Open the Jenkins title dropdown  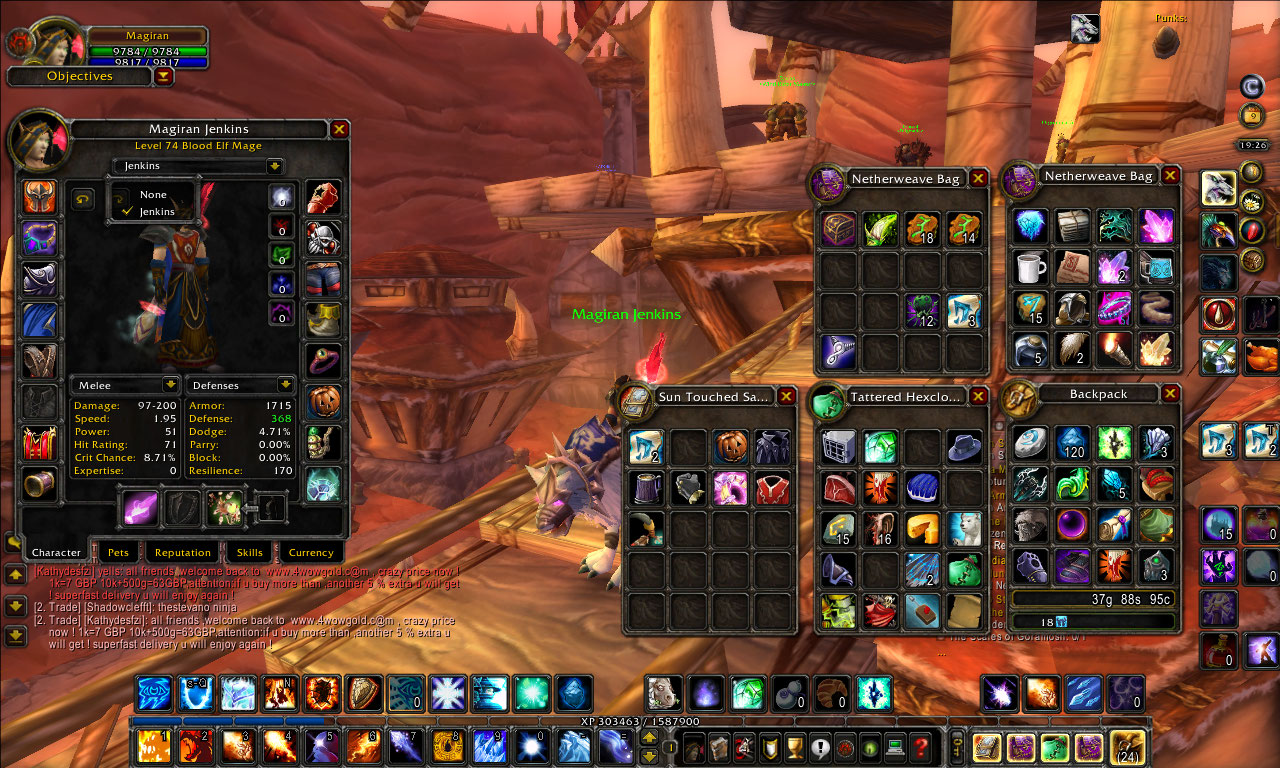point(274,166)
